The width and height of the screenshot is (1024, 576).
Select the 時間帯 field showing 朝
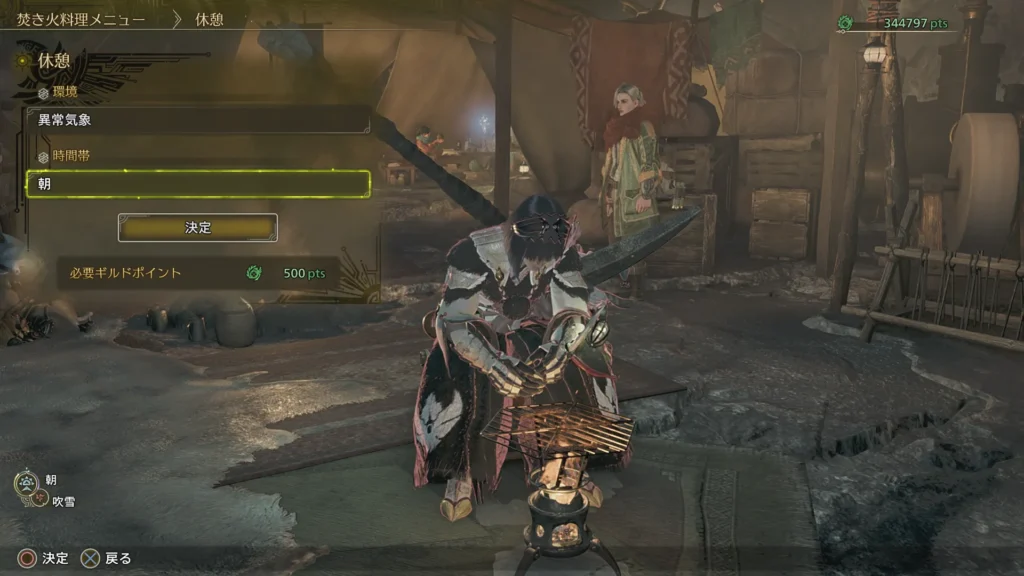198,184
